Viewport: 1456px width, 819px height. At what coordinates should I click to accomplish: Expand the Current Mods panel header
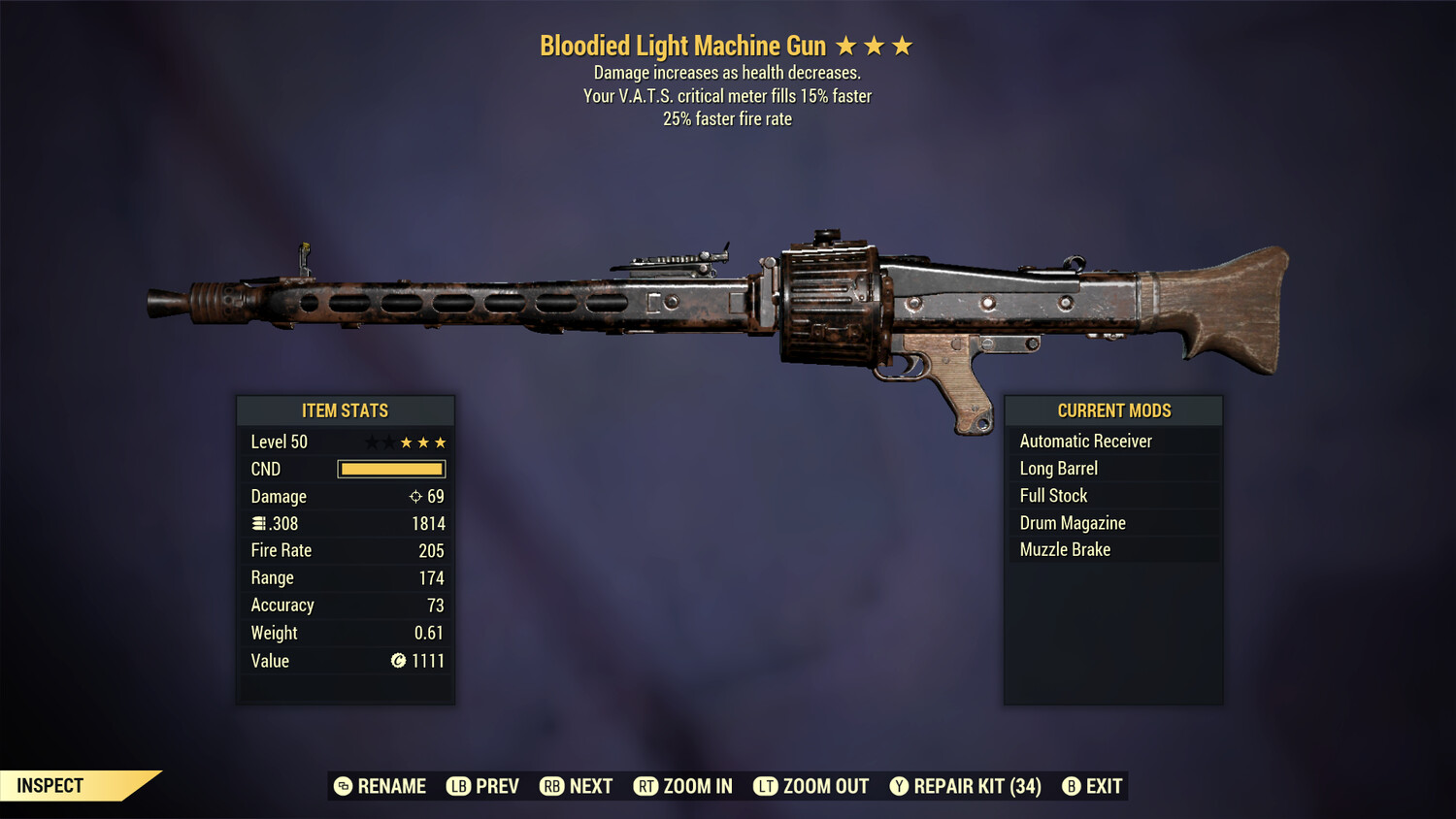1113,410
